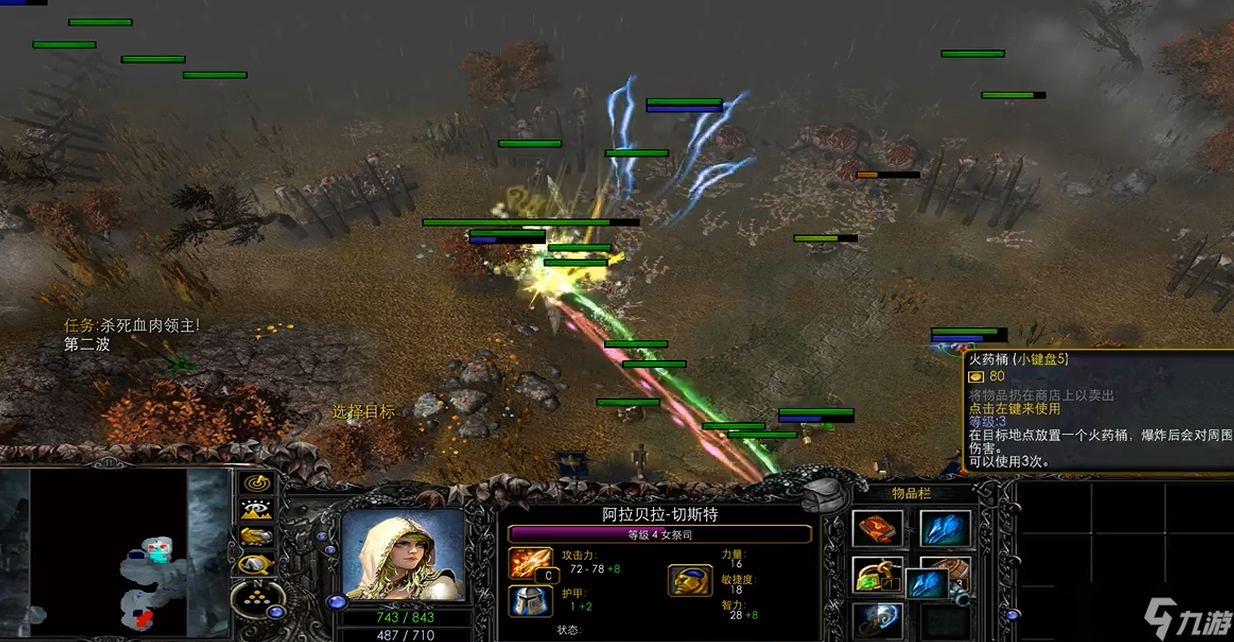Click the minimap

pyautogui.click(x=110, y=553)
